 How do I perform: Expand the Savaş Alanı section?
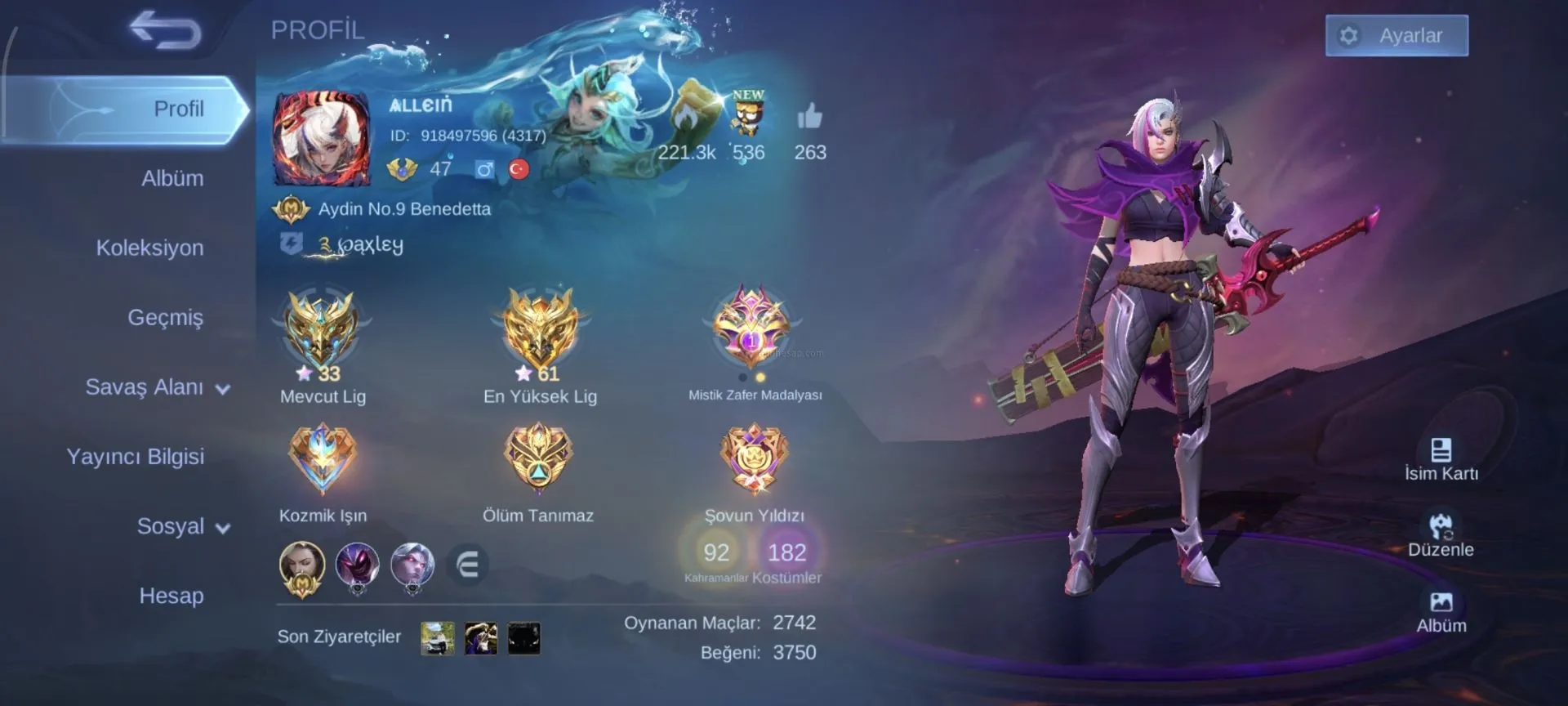157,387
